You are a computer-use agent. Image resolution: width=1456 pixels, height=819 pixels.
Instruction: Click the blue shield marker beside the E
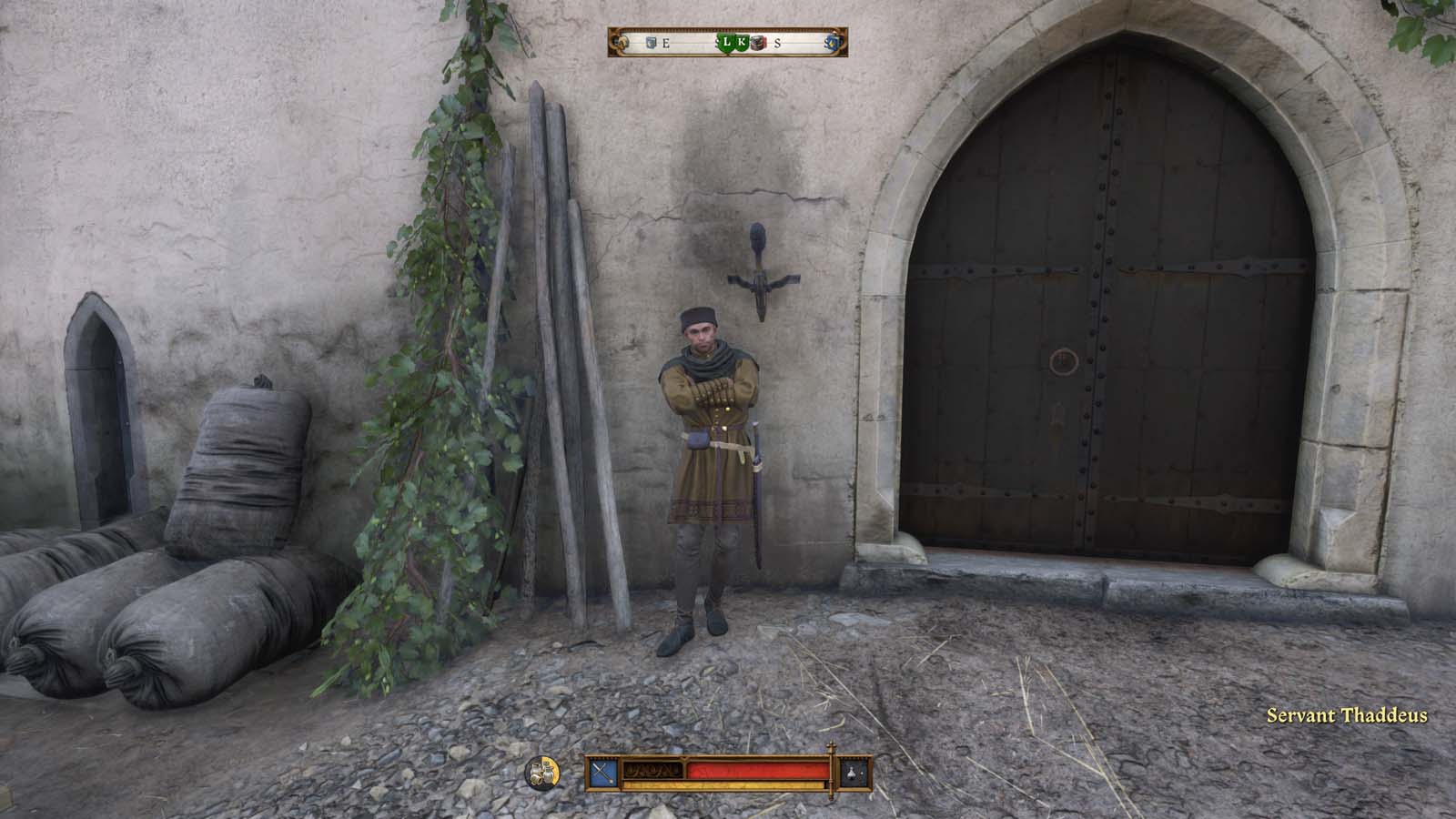point(650,42)
